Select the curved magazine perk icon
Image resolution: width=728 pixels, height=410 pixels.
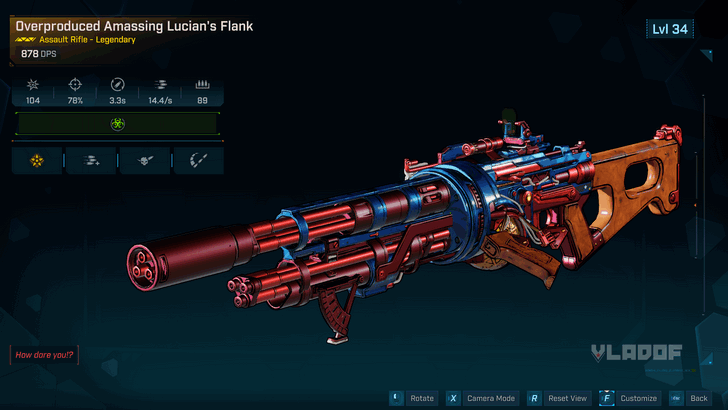198,160
